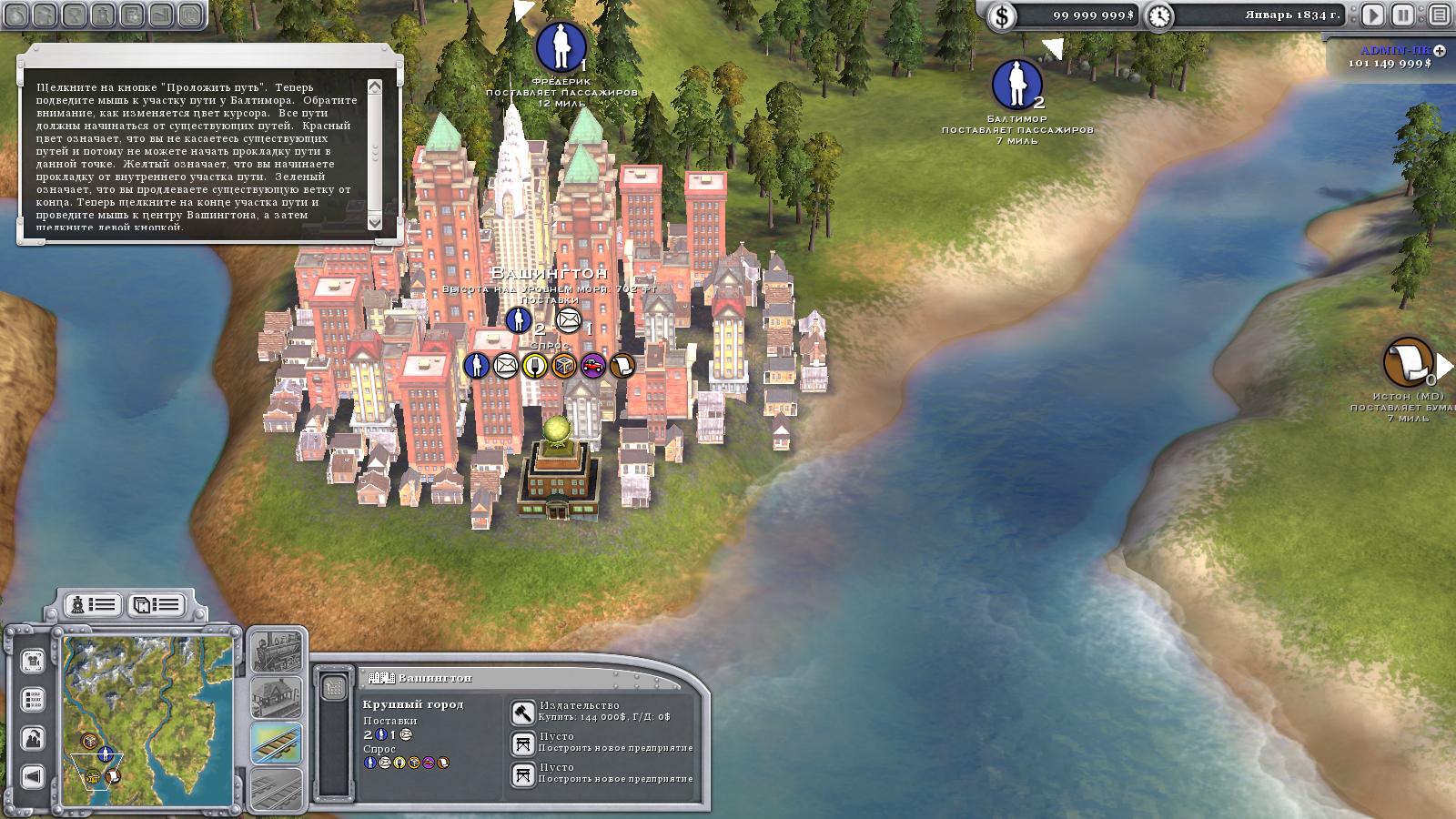Resume game with the play button
This screenshot has height=819, width=1456.
coord(1373,15)
